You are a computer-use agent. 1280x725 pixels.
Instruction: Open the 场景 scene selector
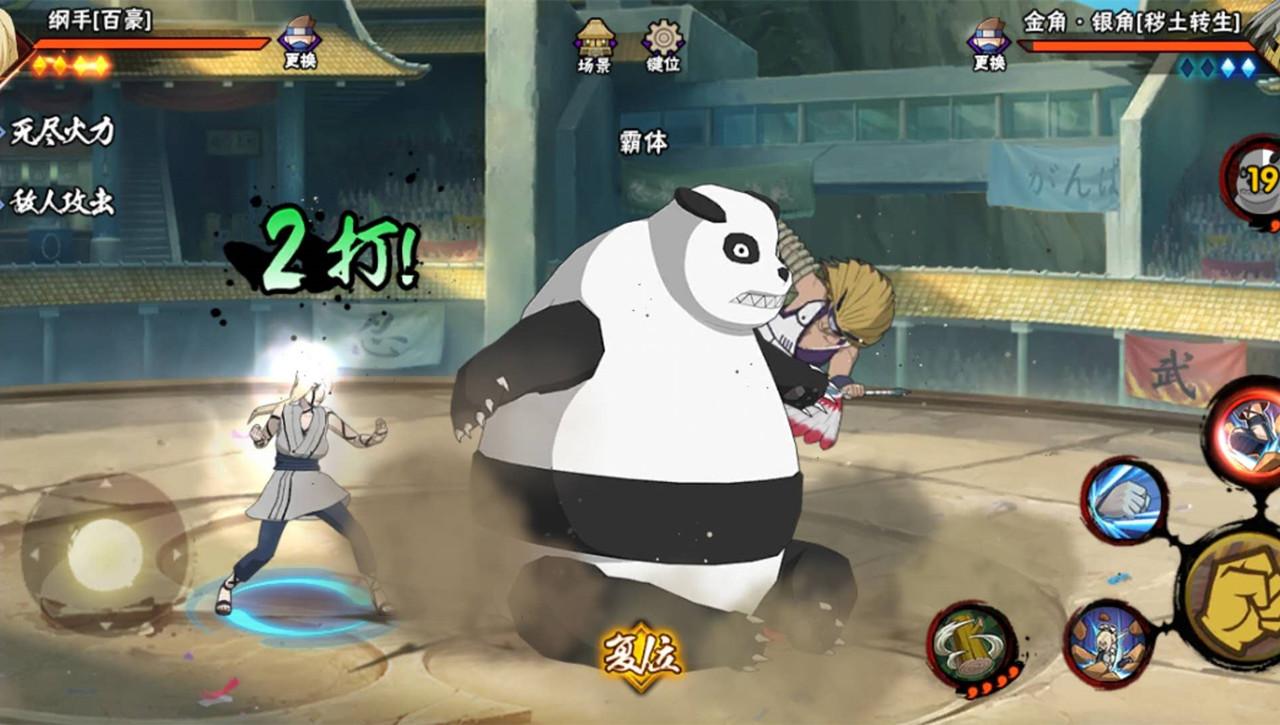(x=594, y=46)
